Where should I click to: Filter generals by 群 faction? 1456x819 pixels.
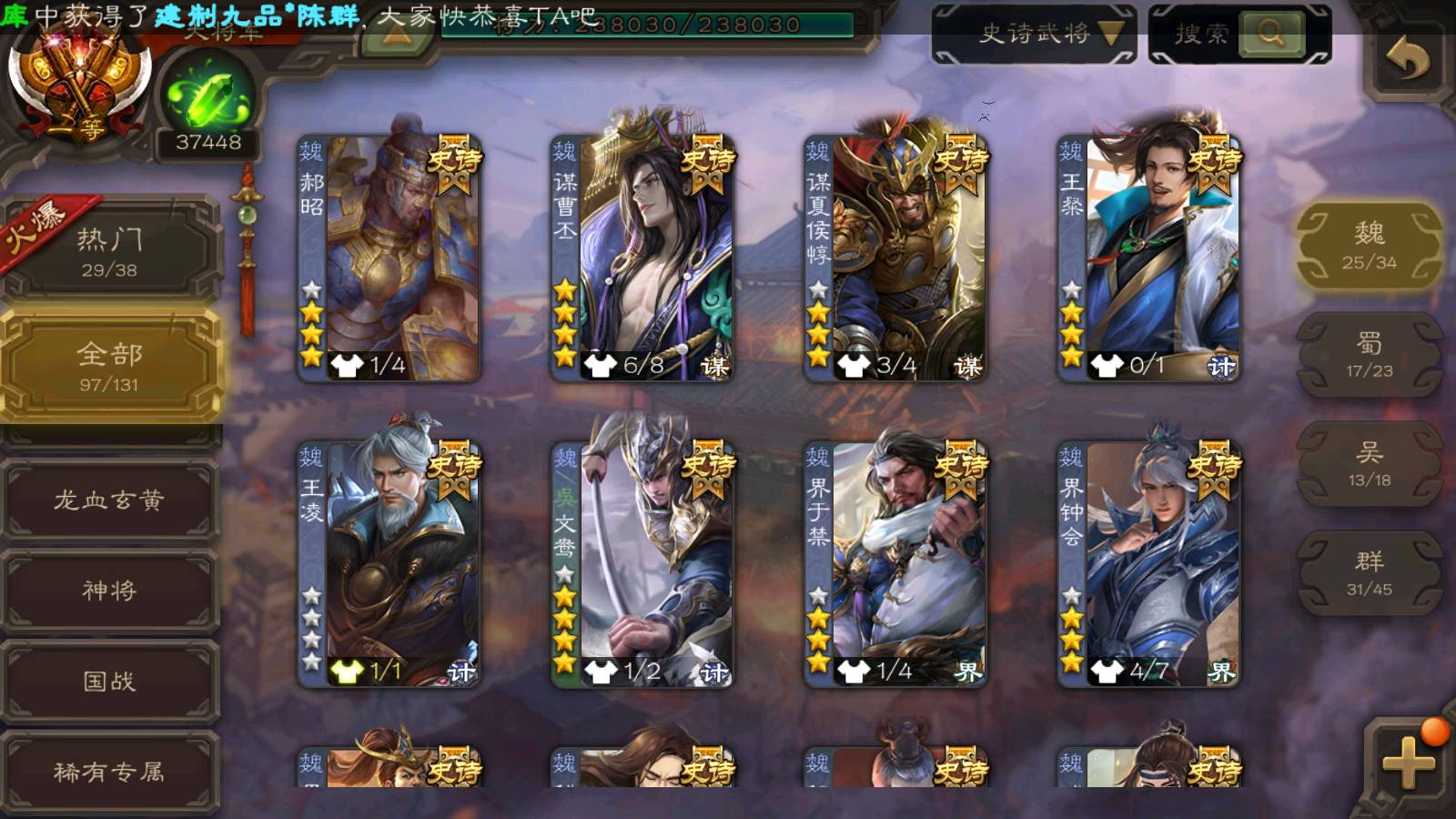pyautogui.click(x=1369, y=573)
